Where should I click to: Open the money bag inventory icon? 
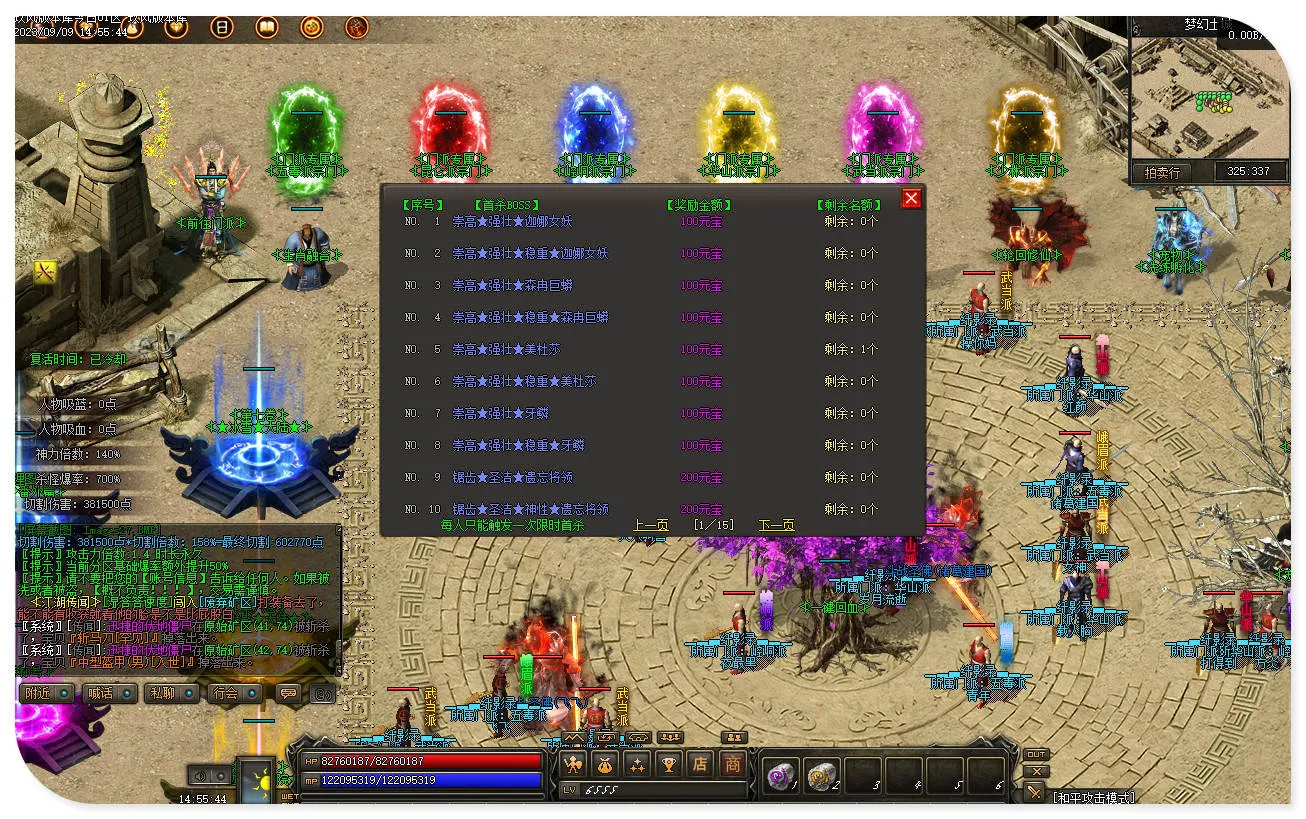pyautogui.click(x=605, y=765)
